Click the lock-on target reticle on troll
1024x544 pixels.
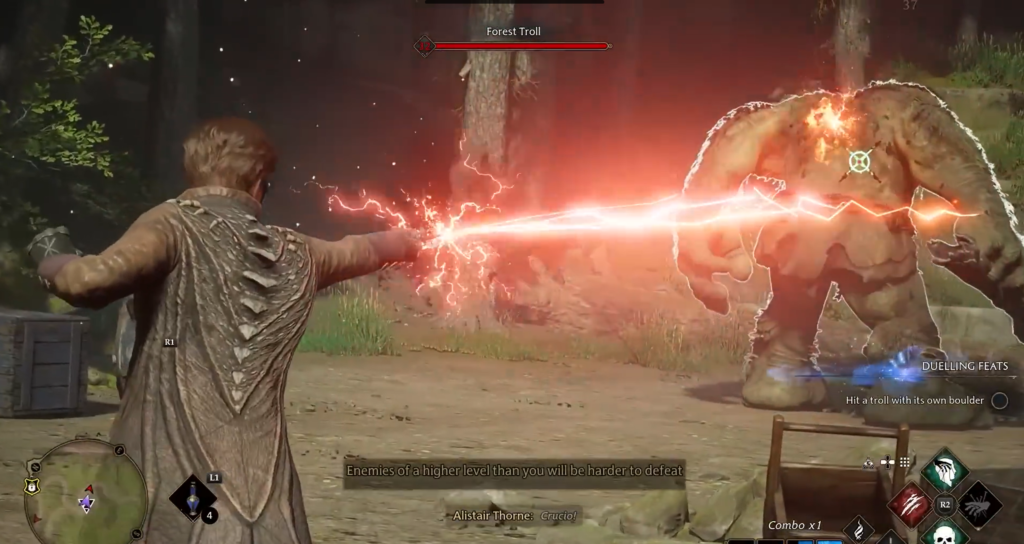click(x=859, y=161)
